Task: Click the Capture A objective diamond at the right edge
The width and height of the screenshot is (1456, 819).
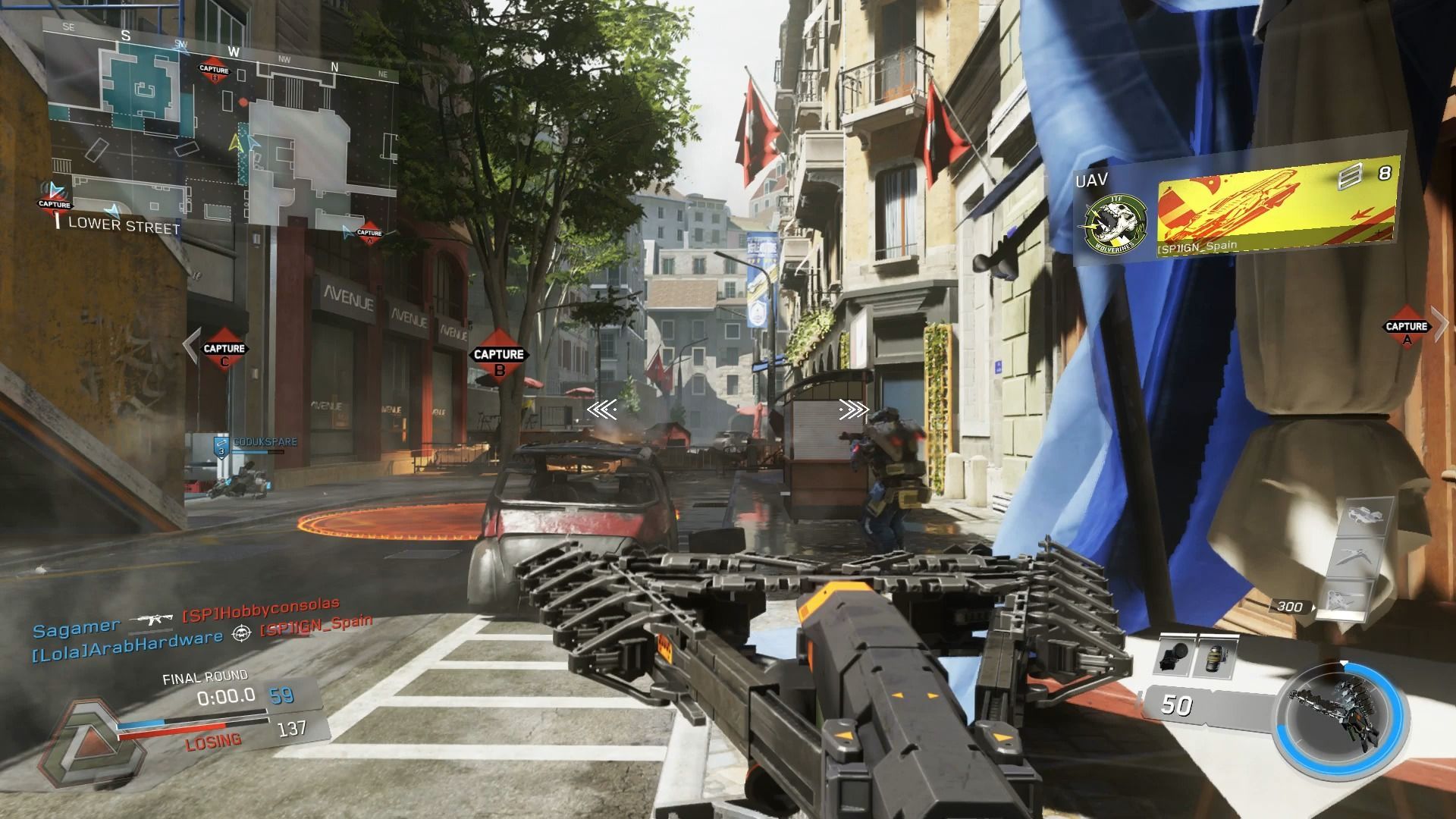Action: click(x=1407, y=327)
